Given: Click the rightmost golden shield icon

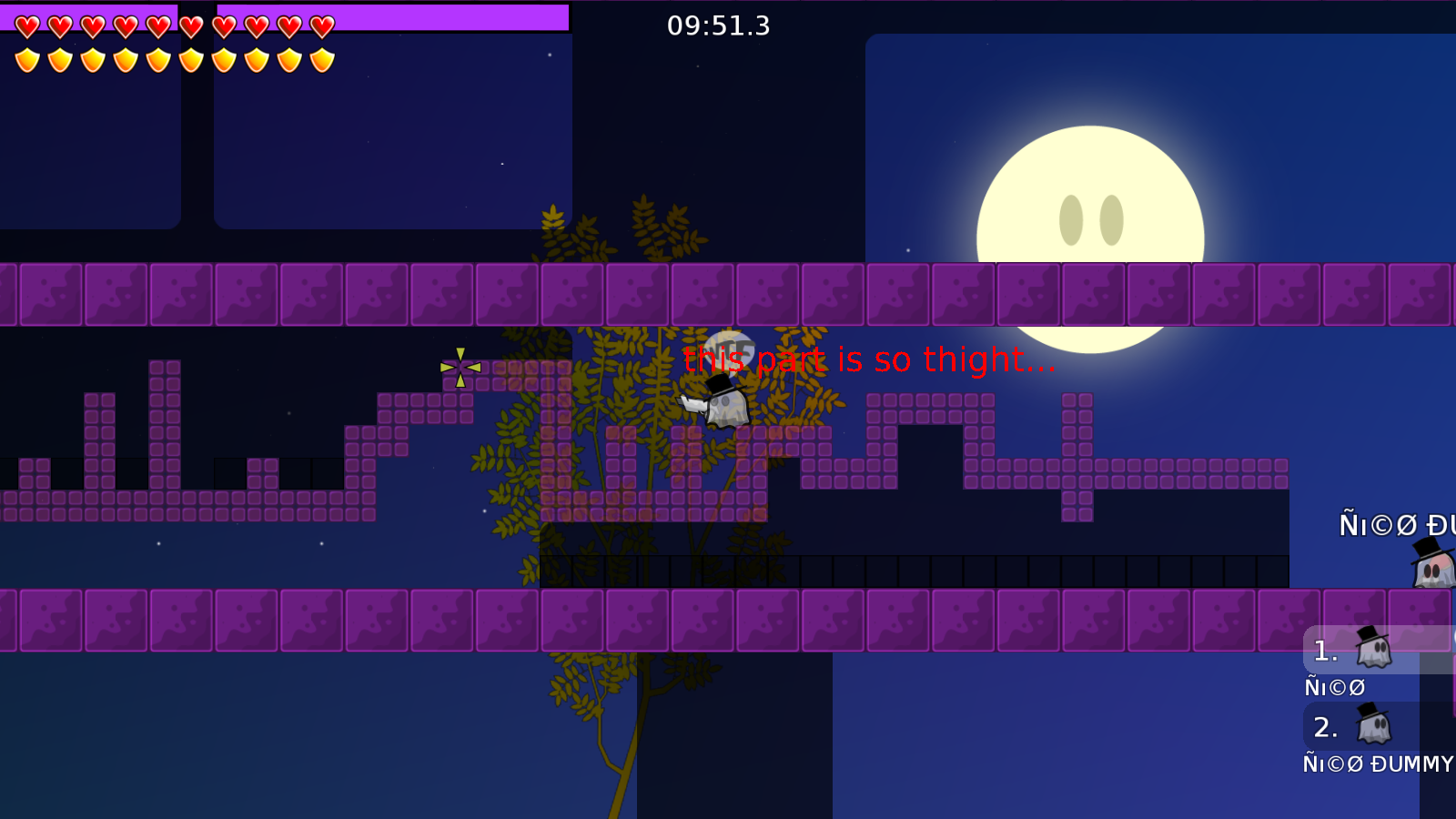Looking at the screenshot, I should [320, 59].
